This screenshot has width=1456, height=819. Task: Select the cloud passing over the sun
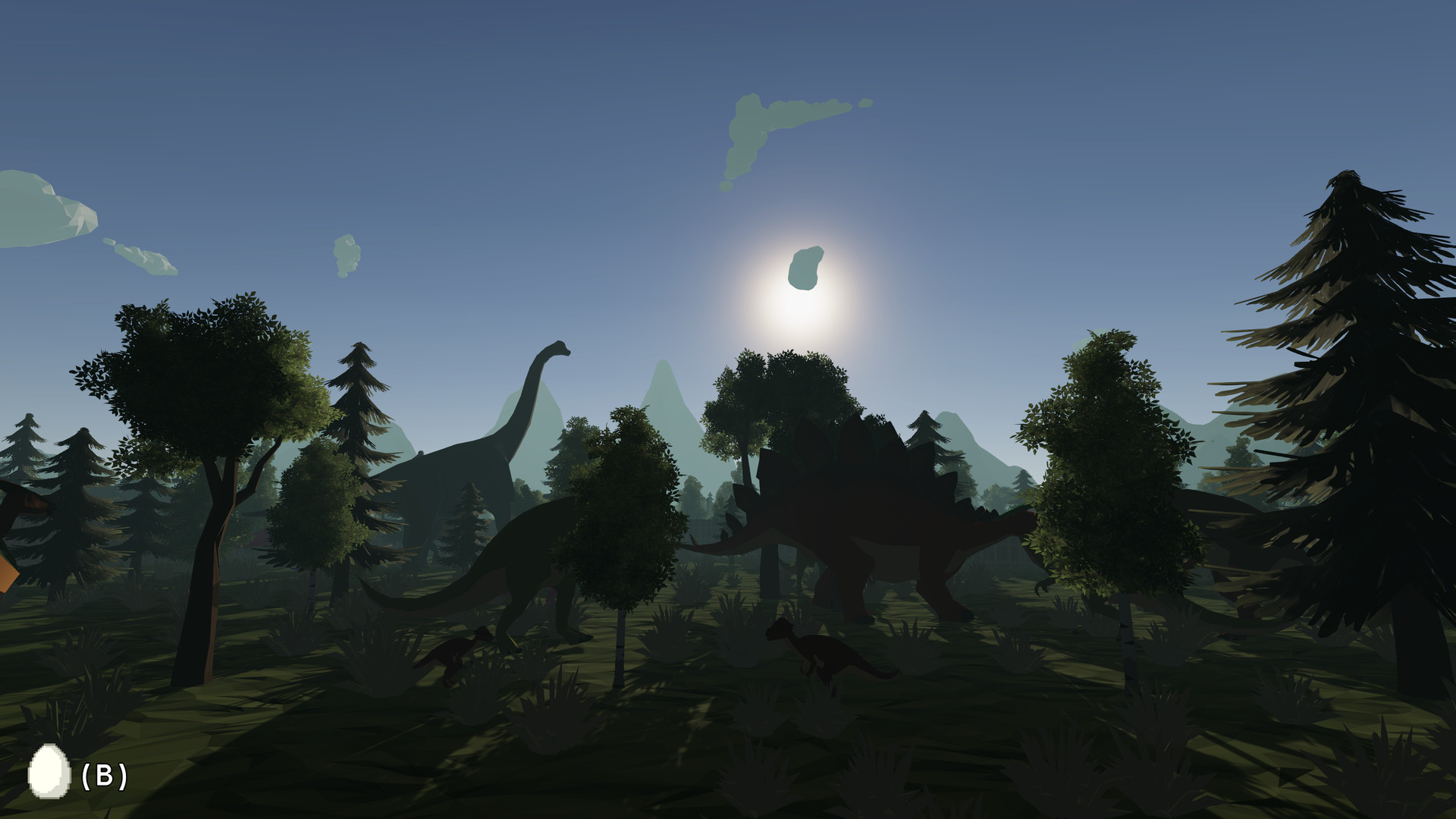[808, 265]
